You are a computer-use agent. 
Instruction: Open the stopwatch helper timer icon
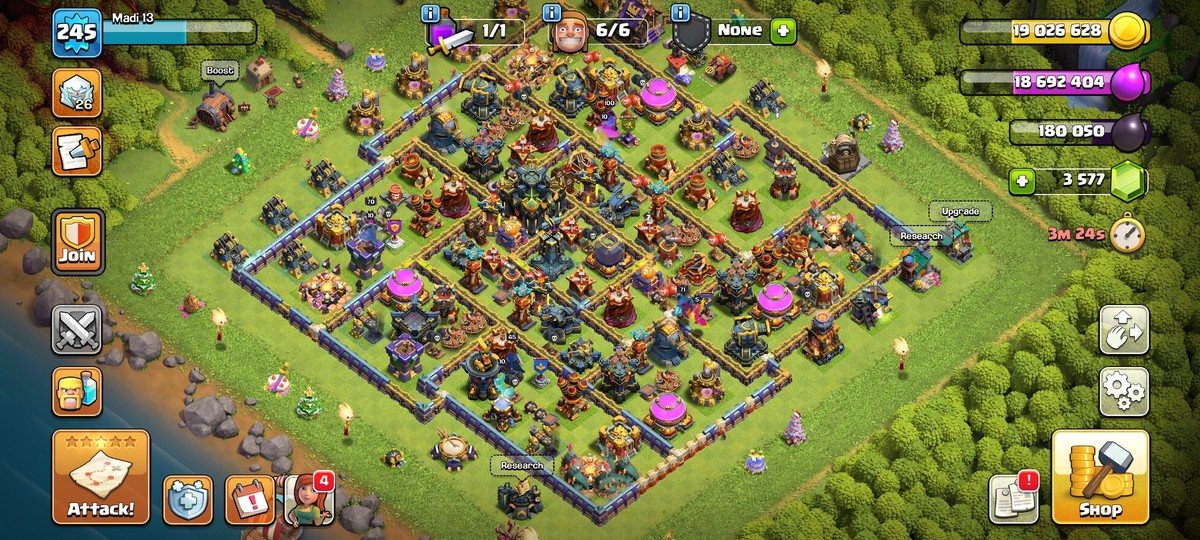pos(1126,235)
